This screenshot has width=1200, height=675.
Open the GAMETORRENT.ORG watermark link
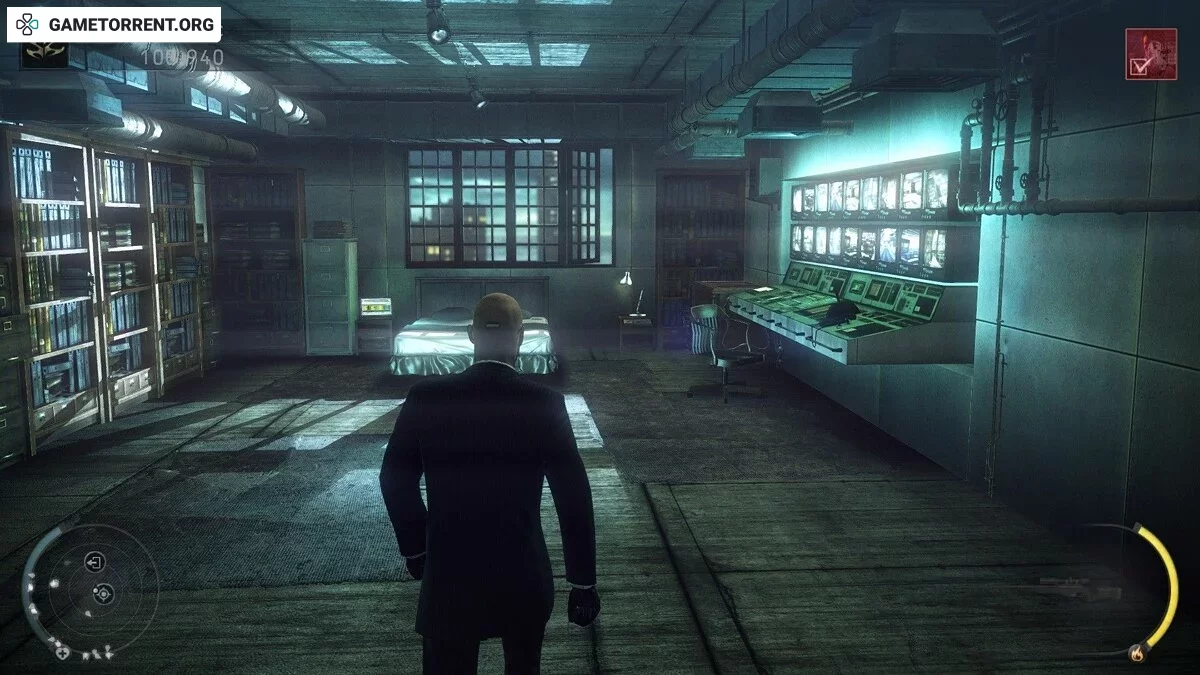114,23
